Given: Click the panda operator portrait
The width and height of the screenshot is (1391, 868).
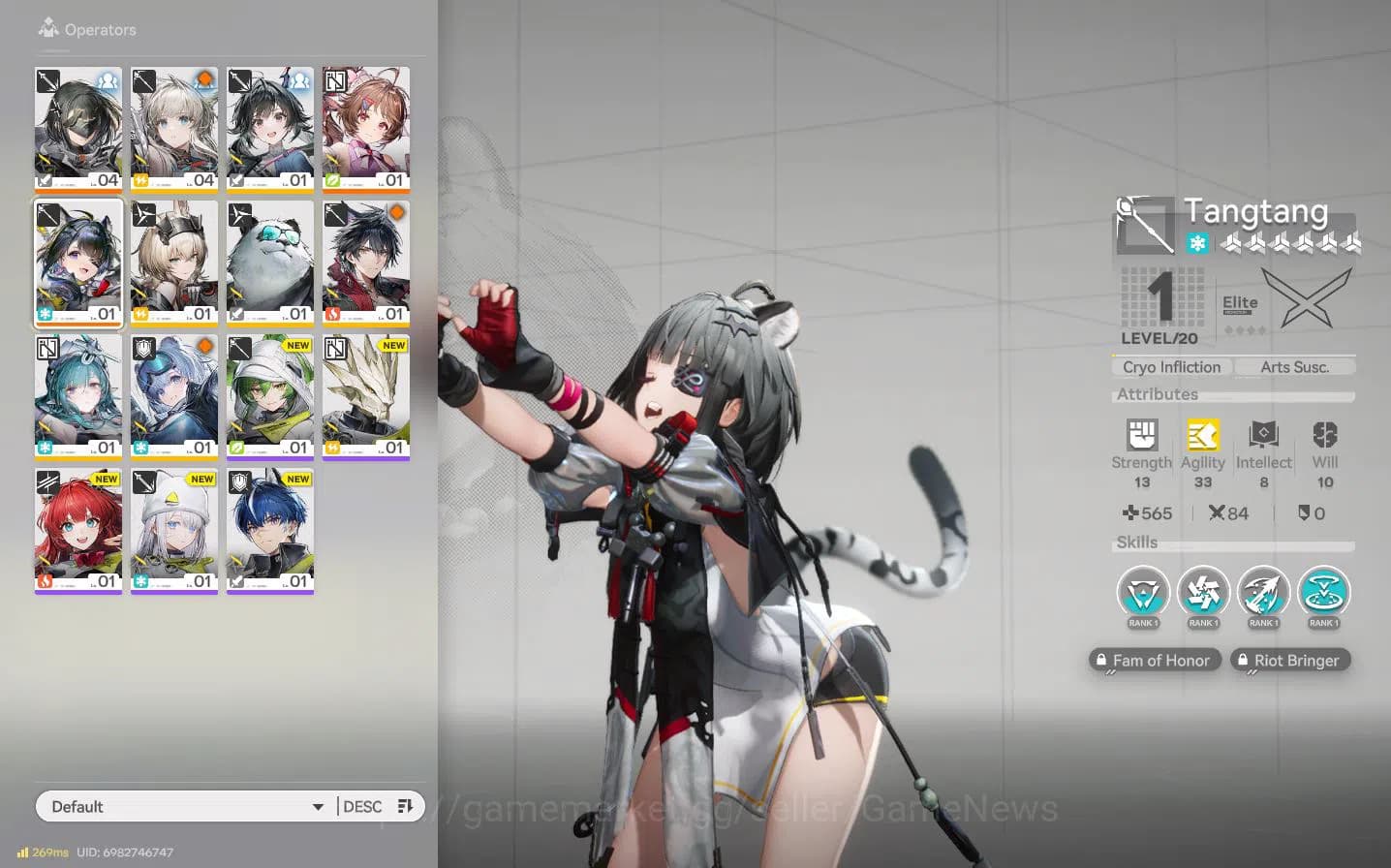Looking at the screenshot, I should point(270,260).
